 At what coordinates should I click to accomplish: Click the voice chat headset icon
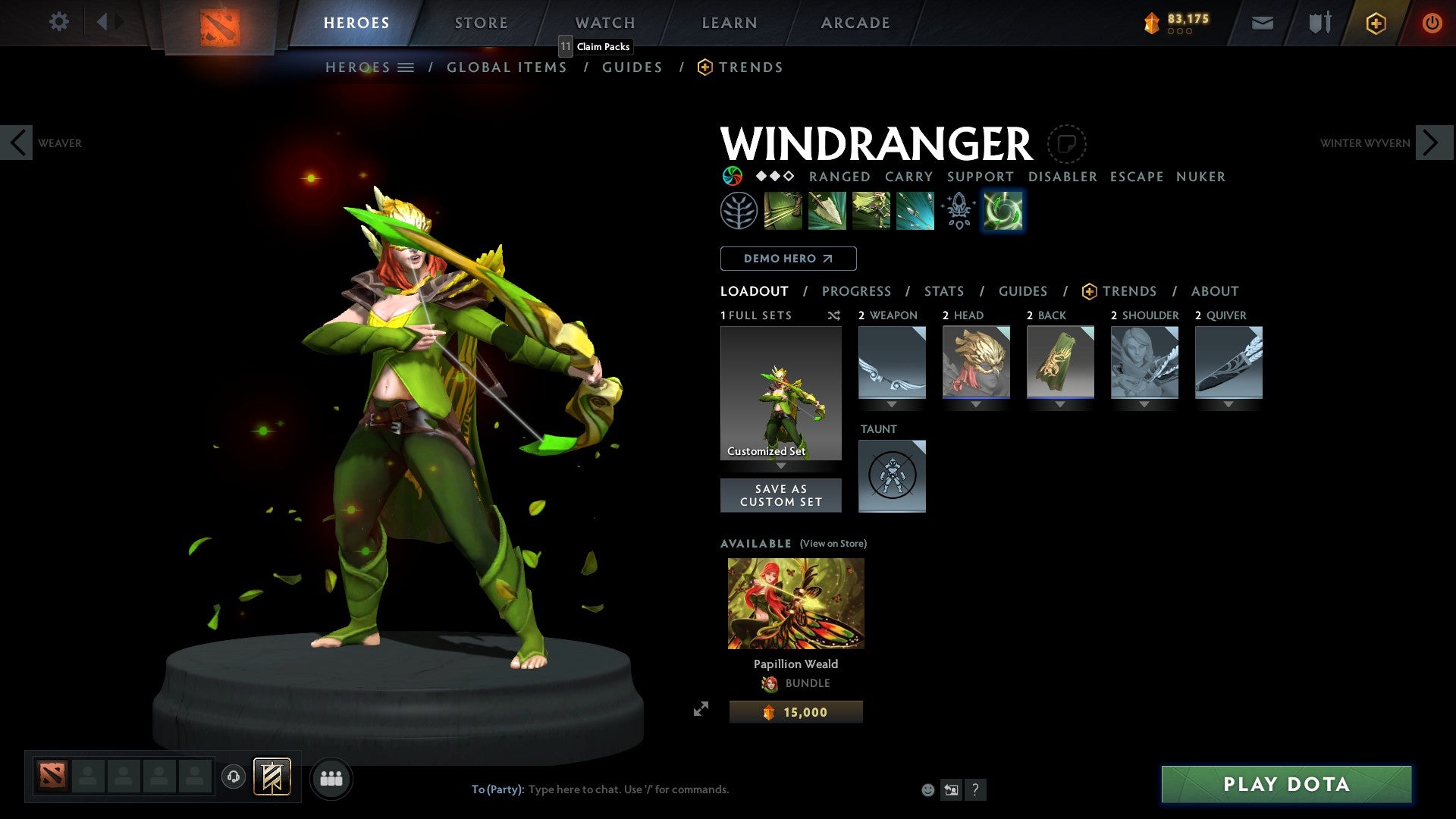click(234, 778)
